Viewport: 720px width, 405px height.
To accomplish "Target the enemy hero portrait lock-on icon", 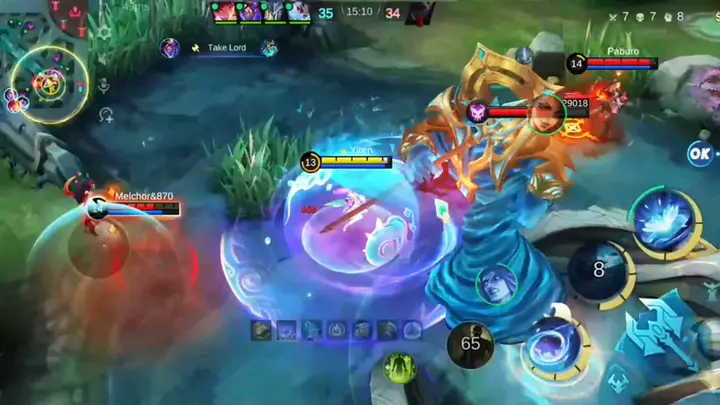I will tap(497, 283).
